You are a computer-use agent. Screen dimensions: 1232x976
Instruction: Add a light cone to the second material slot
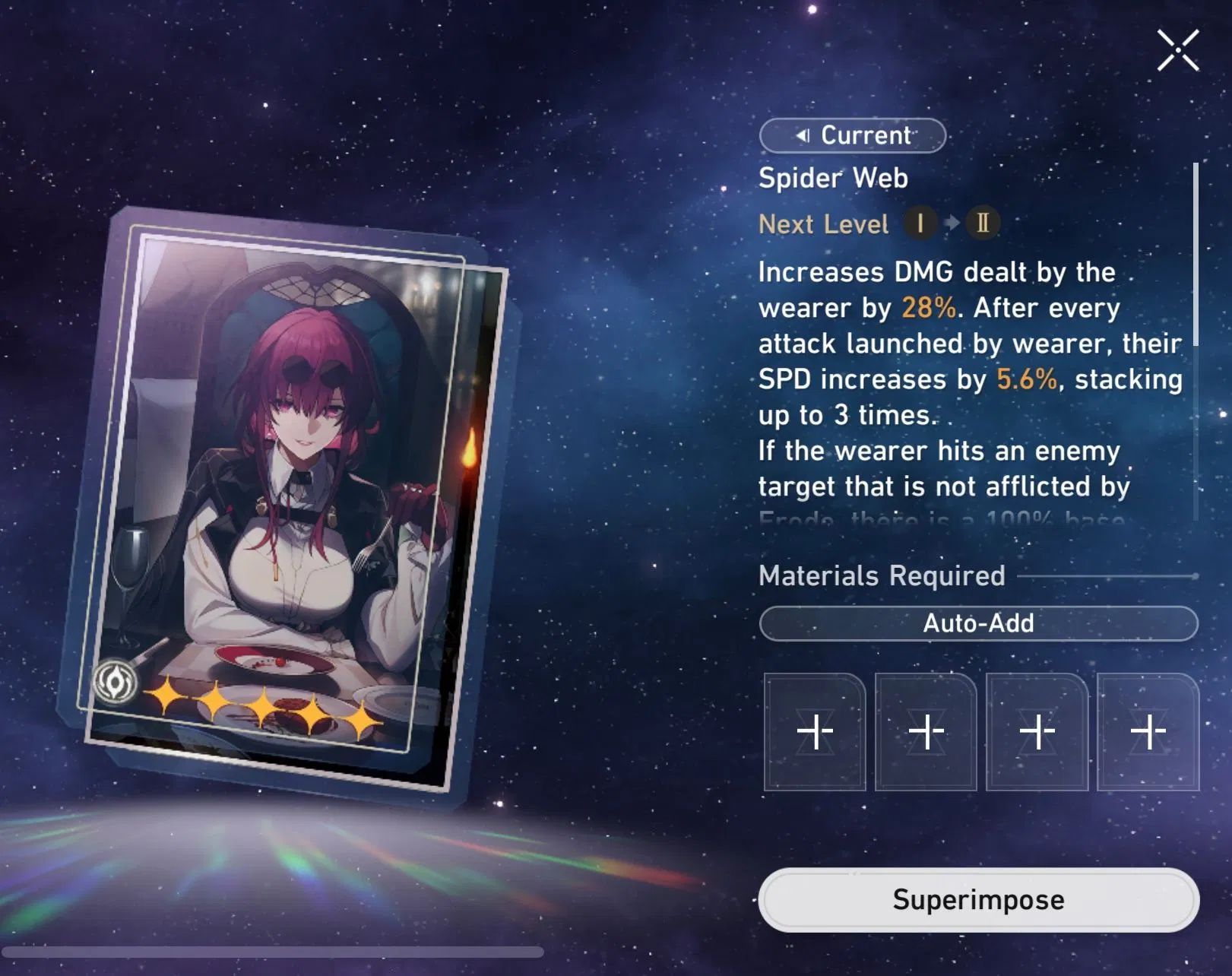point(925,731)
